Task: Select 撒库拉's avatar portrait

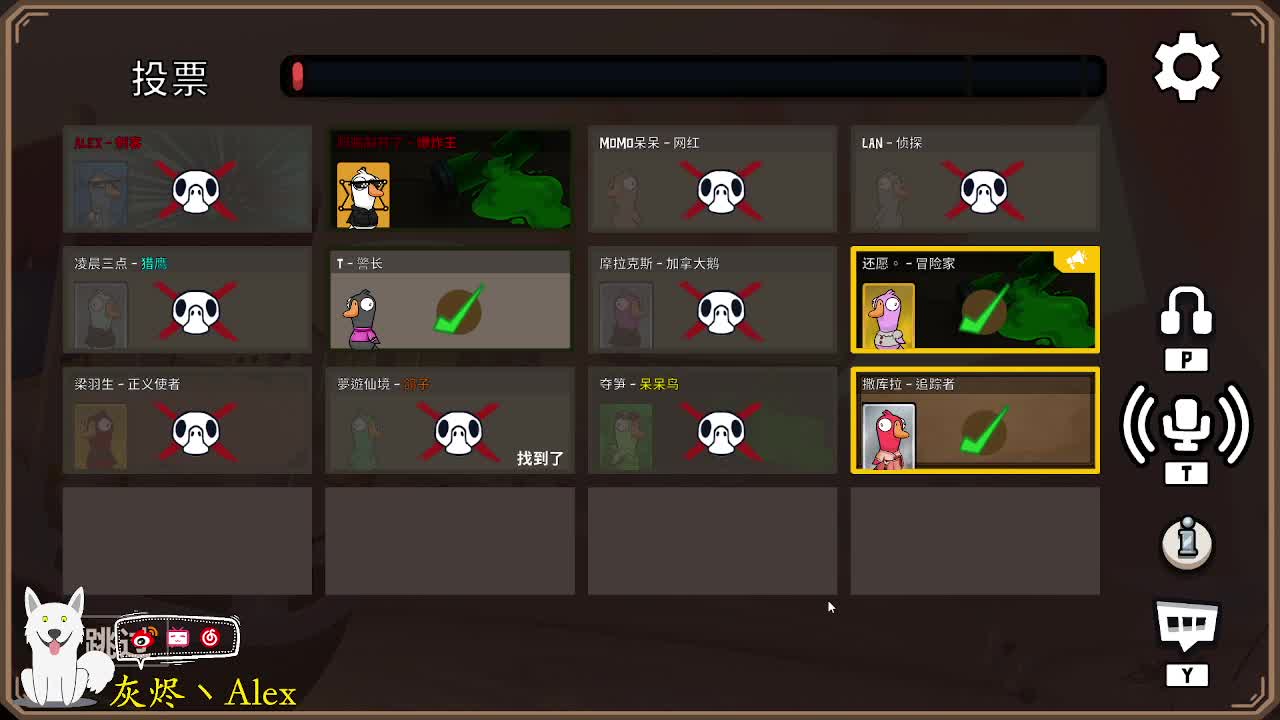Action: coord(889,432)
